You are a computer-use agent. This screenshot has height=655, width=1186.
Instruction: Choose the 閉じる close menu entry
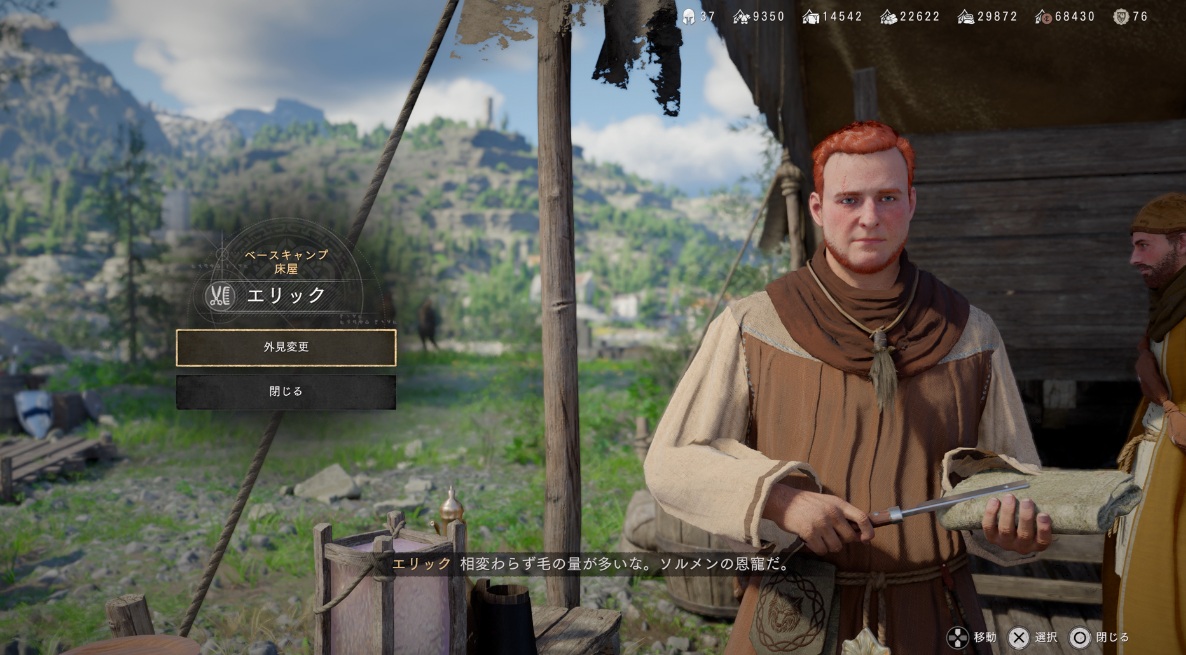(x=286, y=392)
